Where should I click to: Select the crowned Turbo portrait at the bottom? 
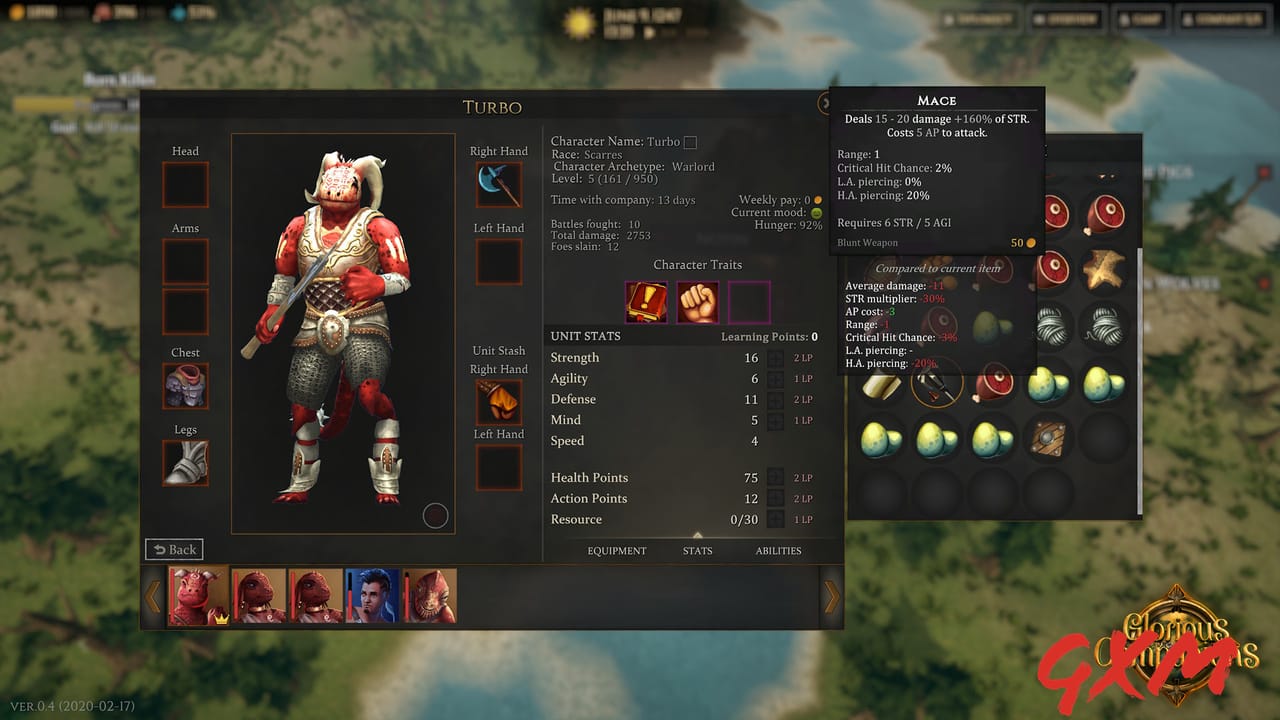[x=201, y=594]
